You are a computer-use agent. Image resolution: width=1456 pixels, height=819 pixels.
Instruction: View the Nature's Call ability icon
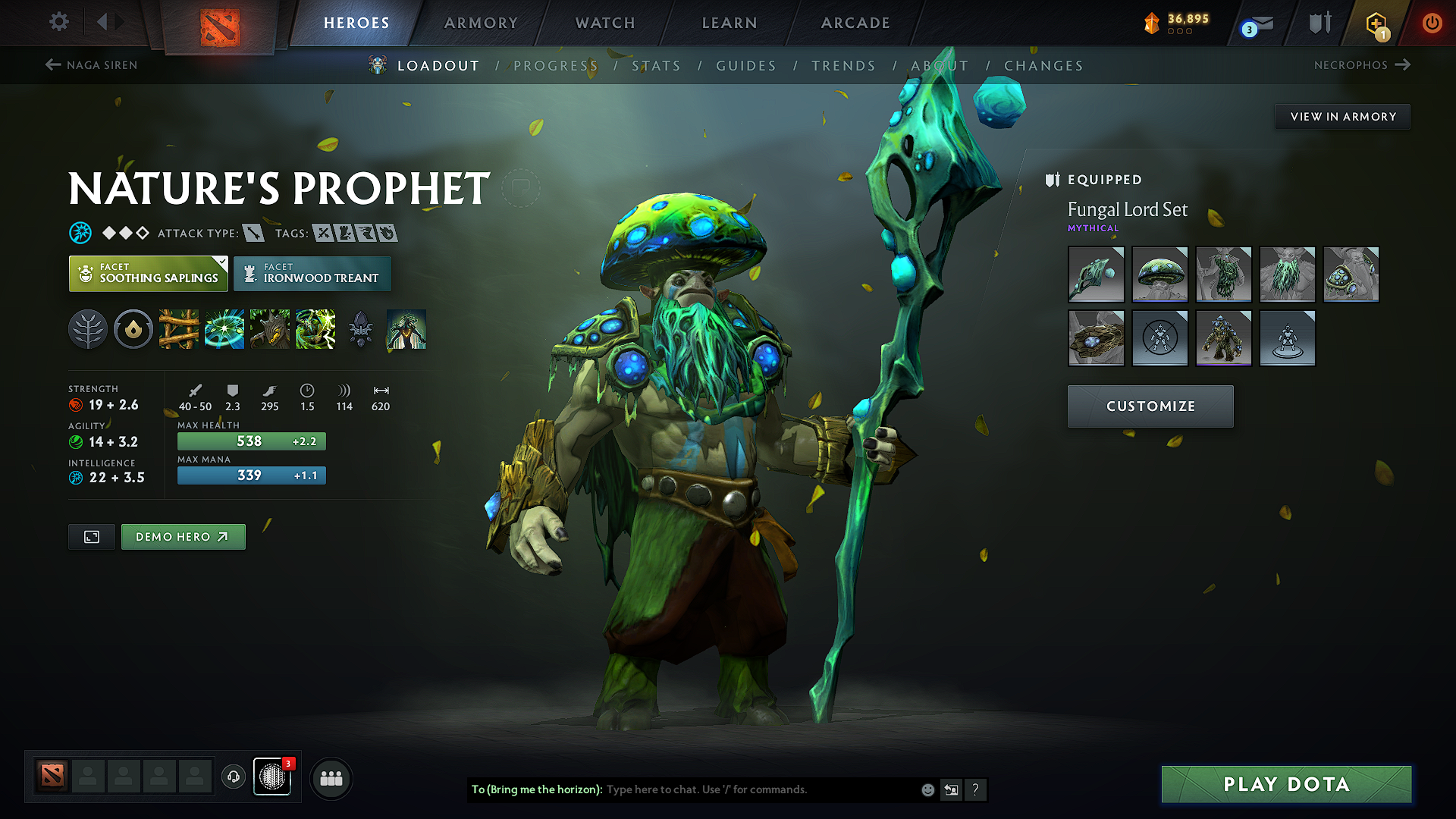[270, 329]
